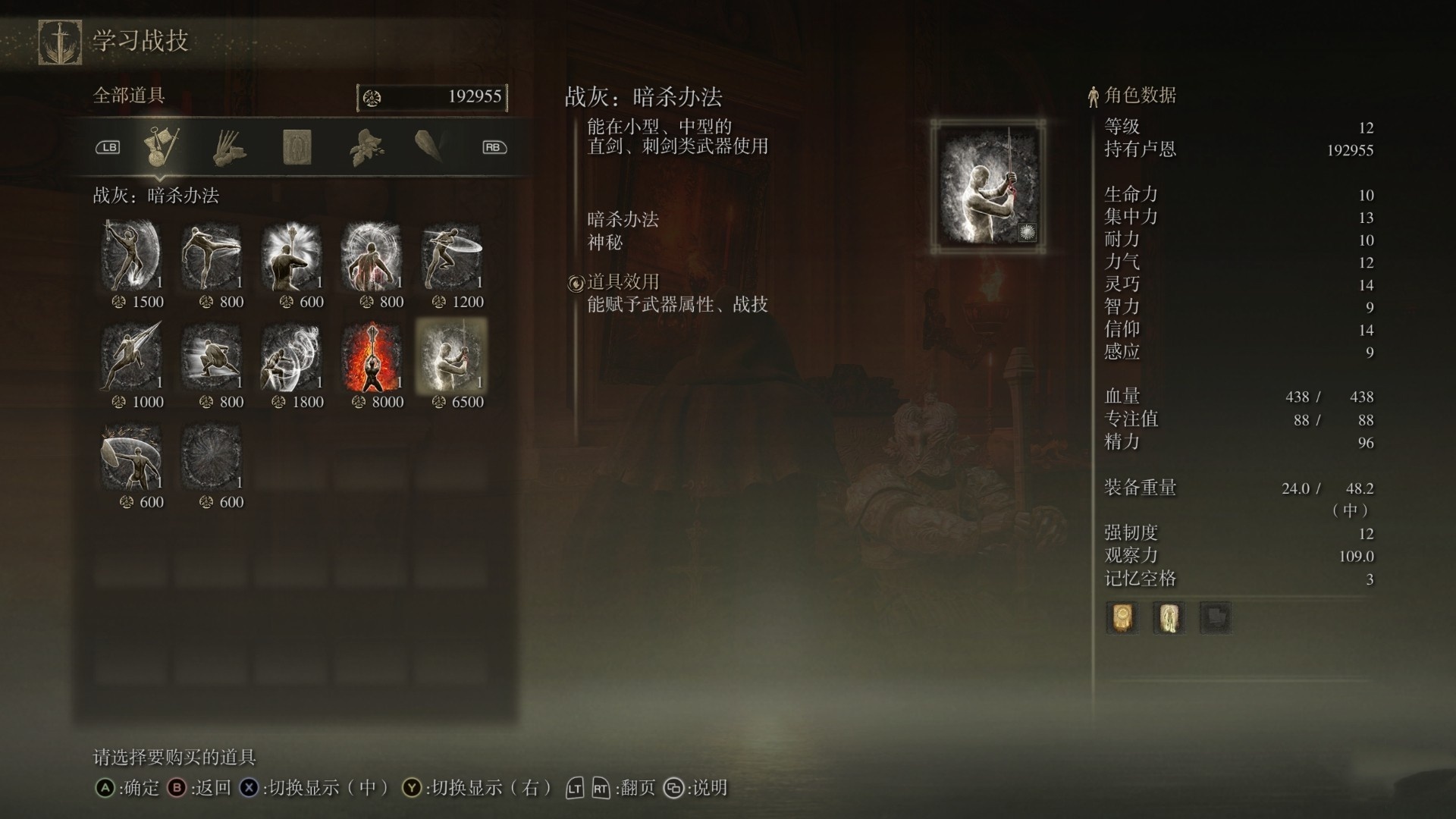Click the golden rune status icon

1122,618
